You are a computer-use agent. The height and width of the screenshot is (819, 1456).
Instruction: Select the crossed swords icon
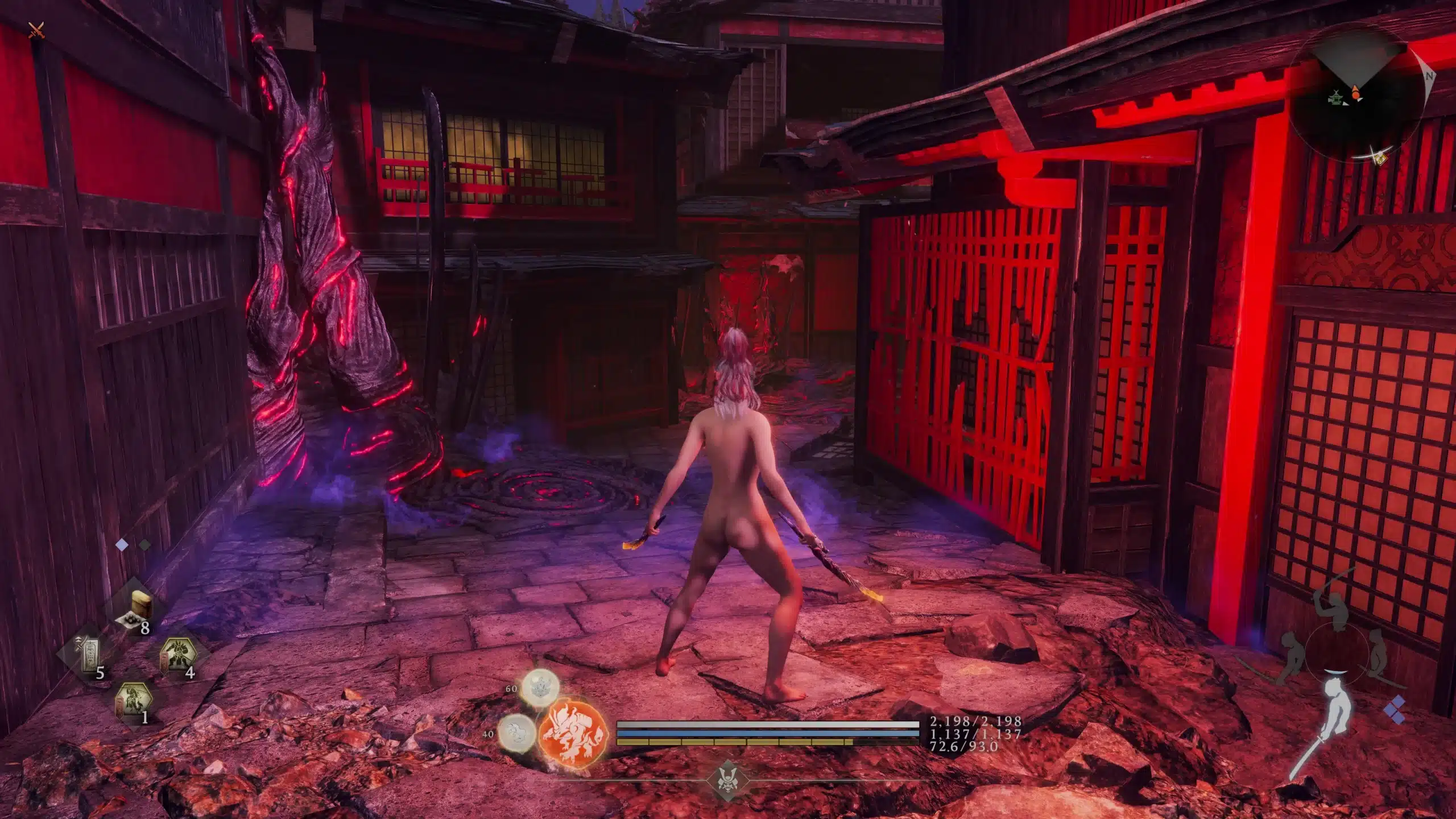pos(37,30)
